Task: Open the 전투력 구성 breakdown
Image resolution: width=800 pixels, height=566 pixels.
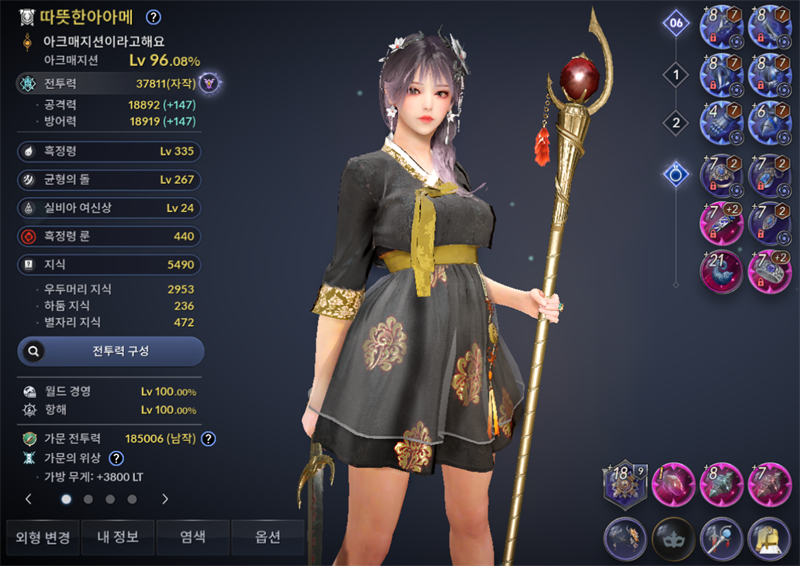Action: pos(111,351)
